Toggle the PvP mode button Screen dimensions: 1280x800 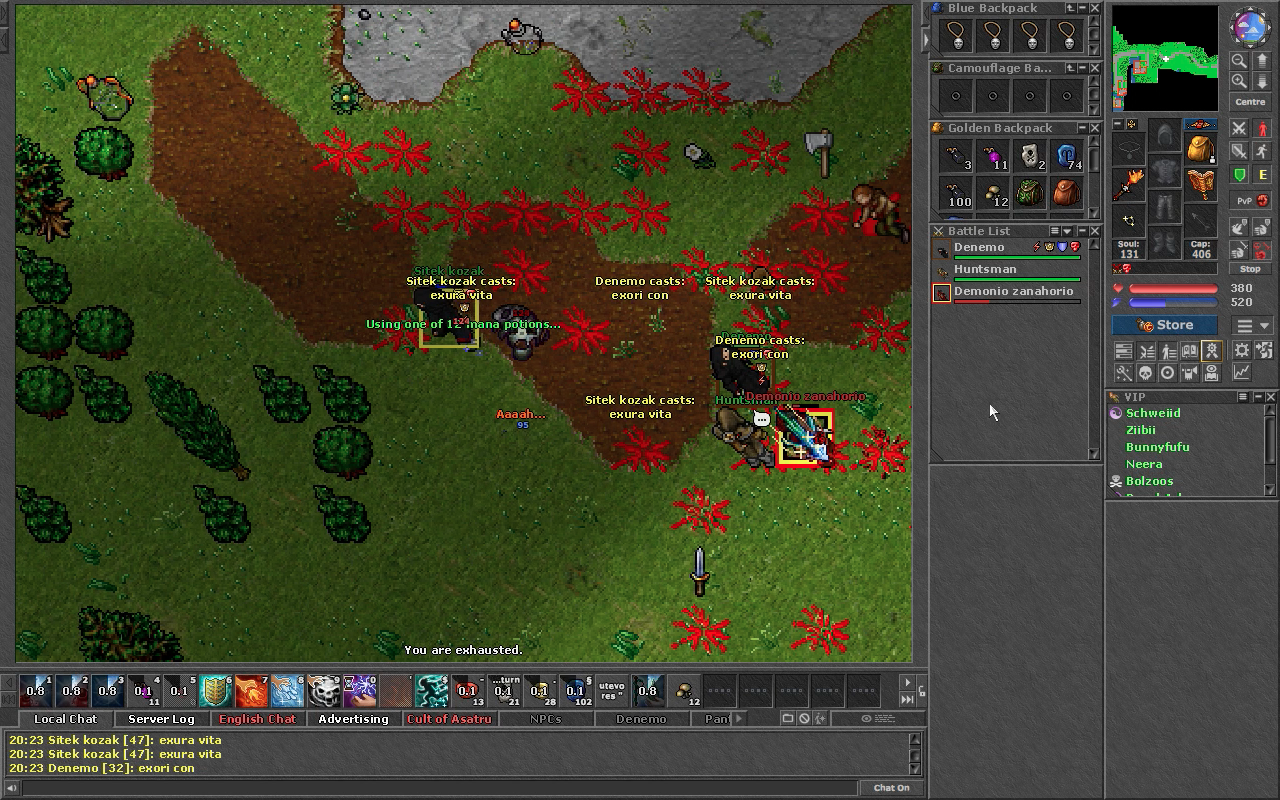tap(1244, 200)
